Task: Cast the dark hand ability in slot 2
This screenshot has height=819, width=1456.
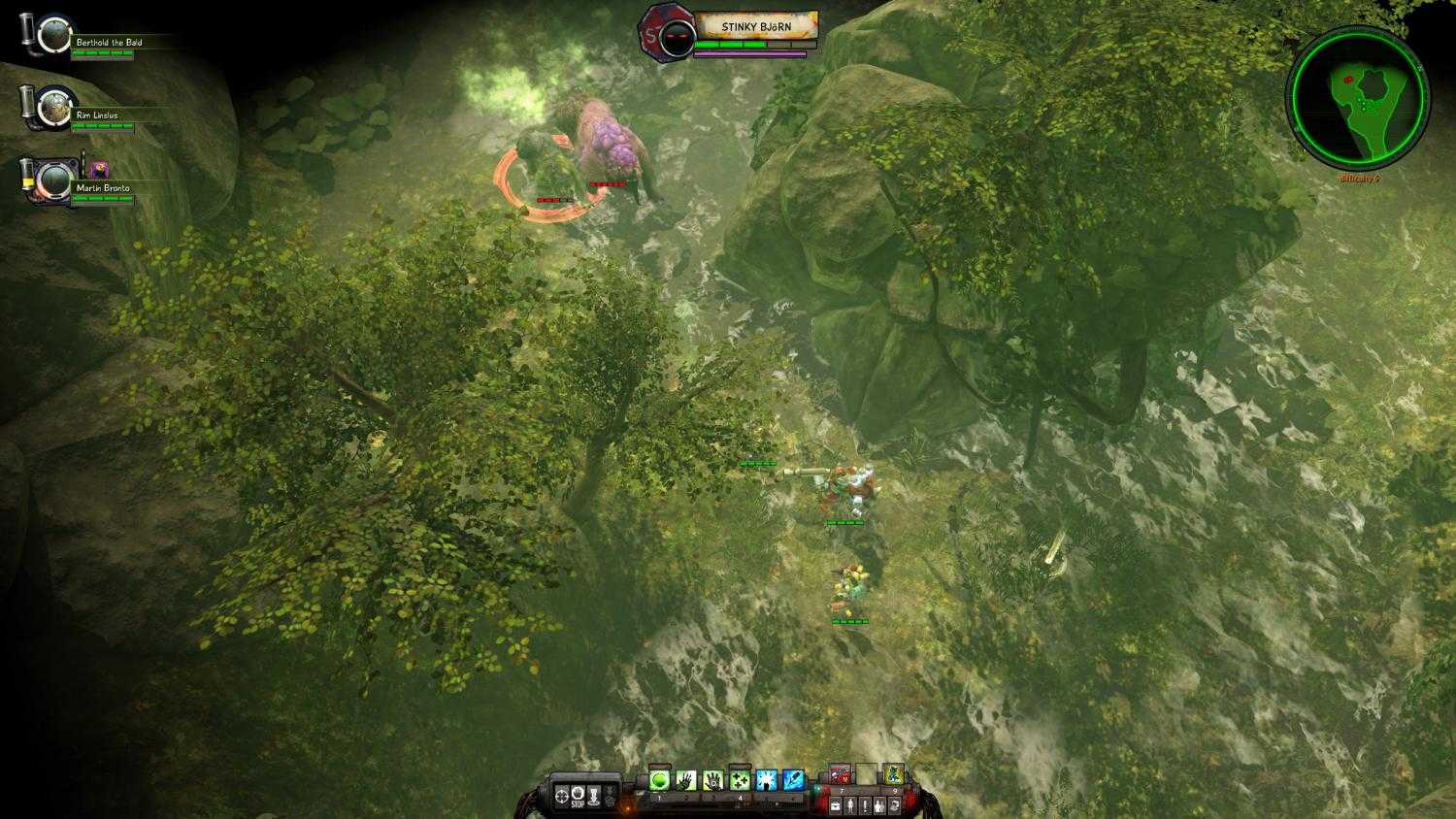Action: coord(688,780)
